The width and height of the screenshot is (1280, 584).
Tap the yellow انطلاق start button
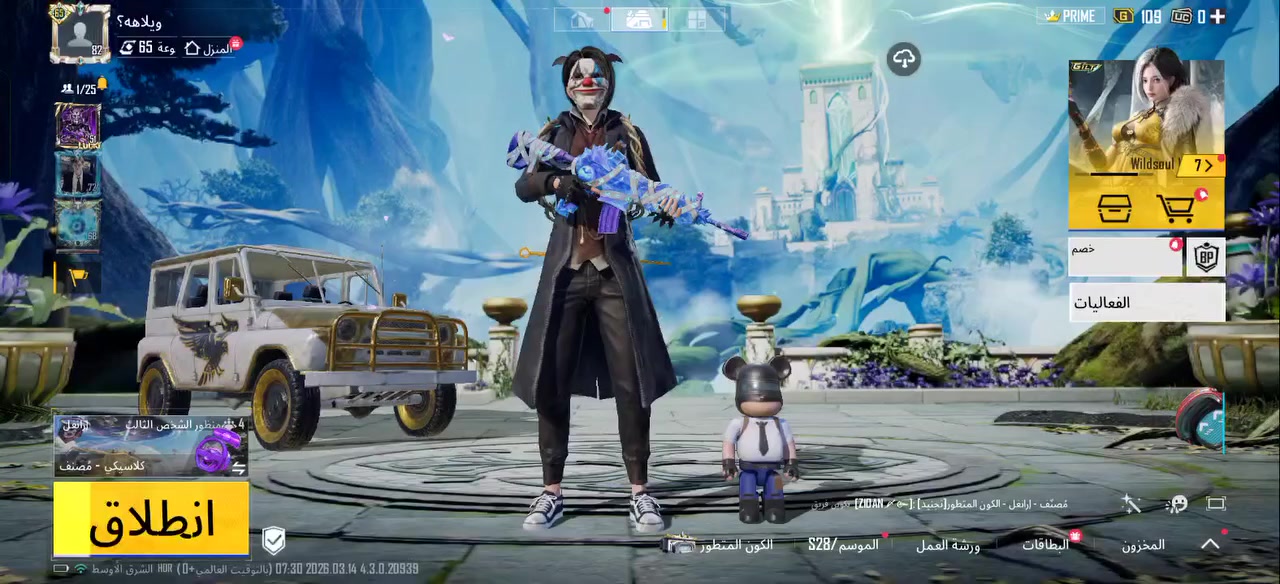(x=151, y=518)
